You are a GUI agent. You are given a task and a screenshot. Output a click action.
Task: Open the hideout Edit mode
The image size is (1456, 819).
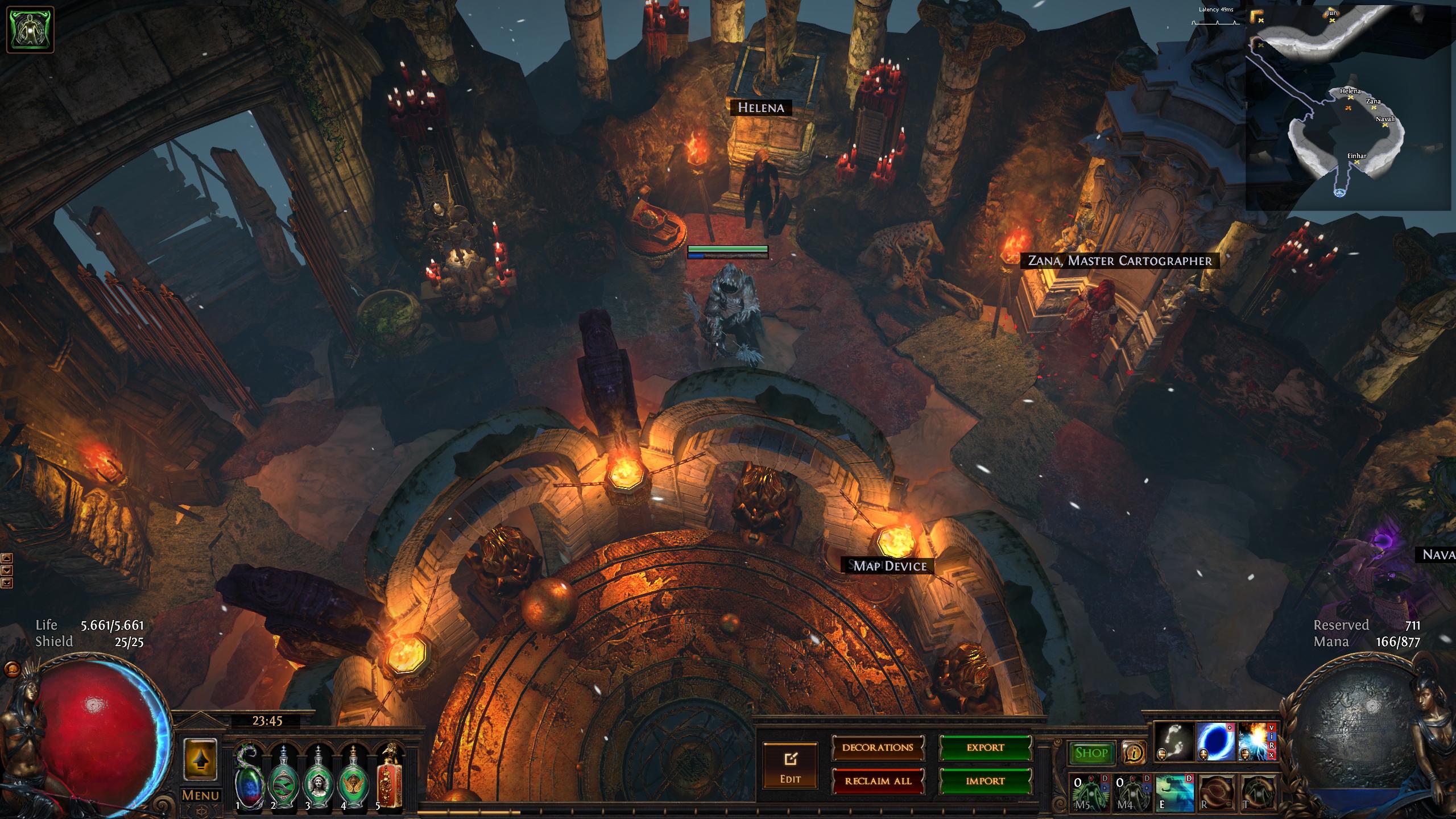click(x=790, y=766)
